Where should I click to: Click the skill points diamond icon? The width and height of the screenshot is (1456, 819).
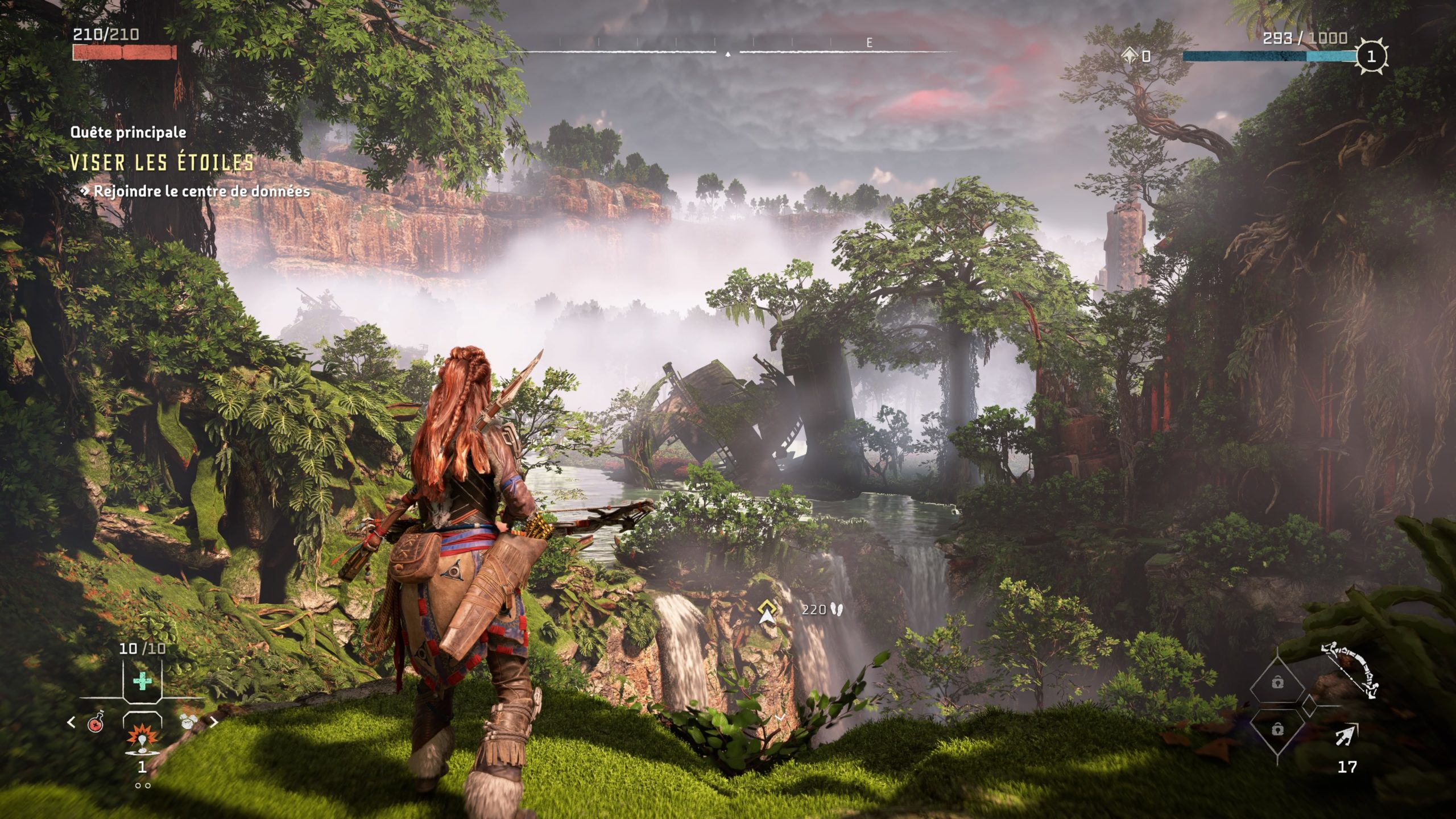pos(1130,55)
